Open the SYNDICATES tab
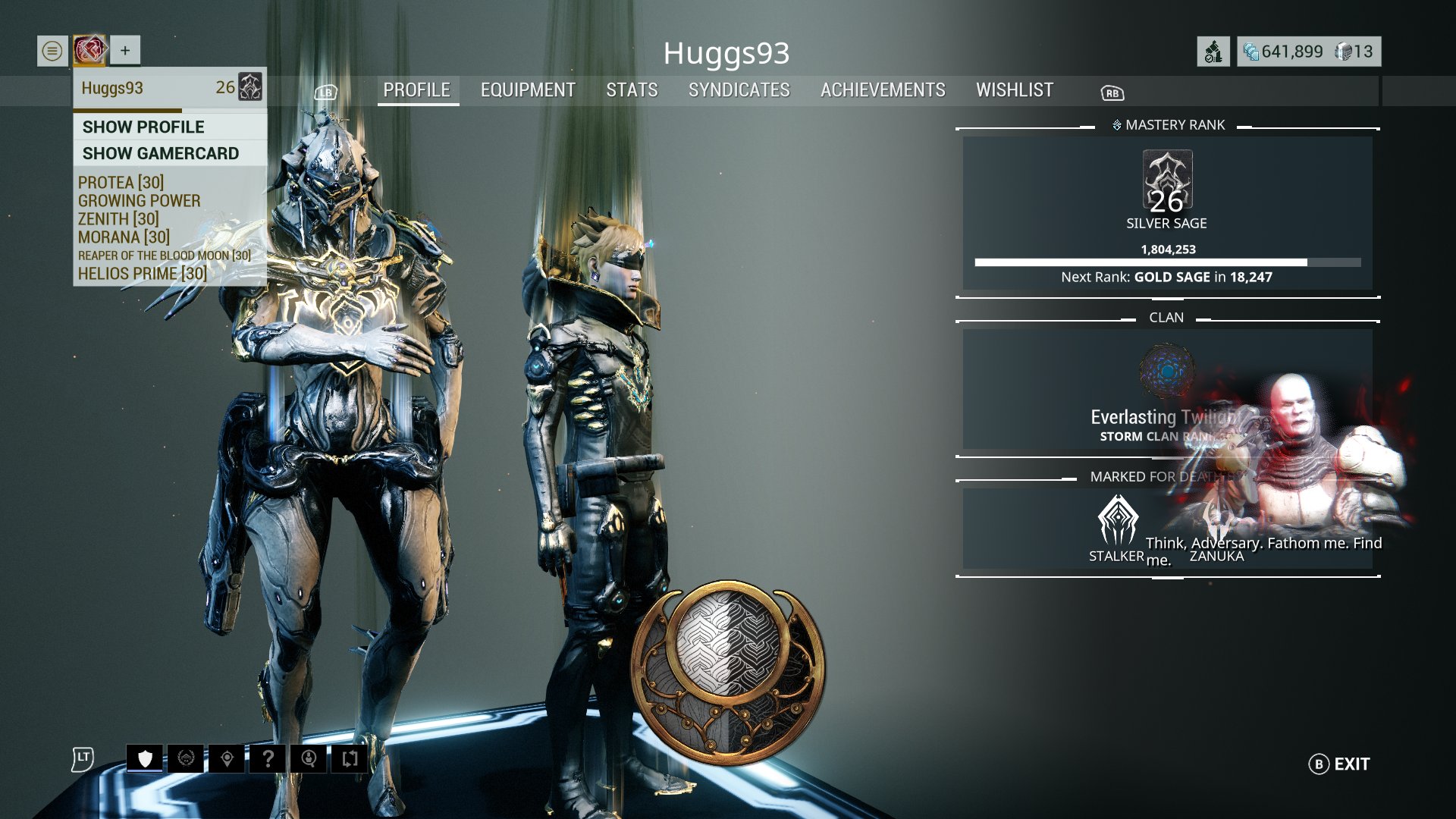 (739, 90)
